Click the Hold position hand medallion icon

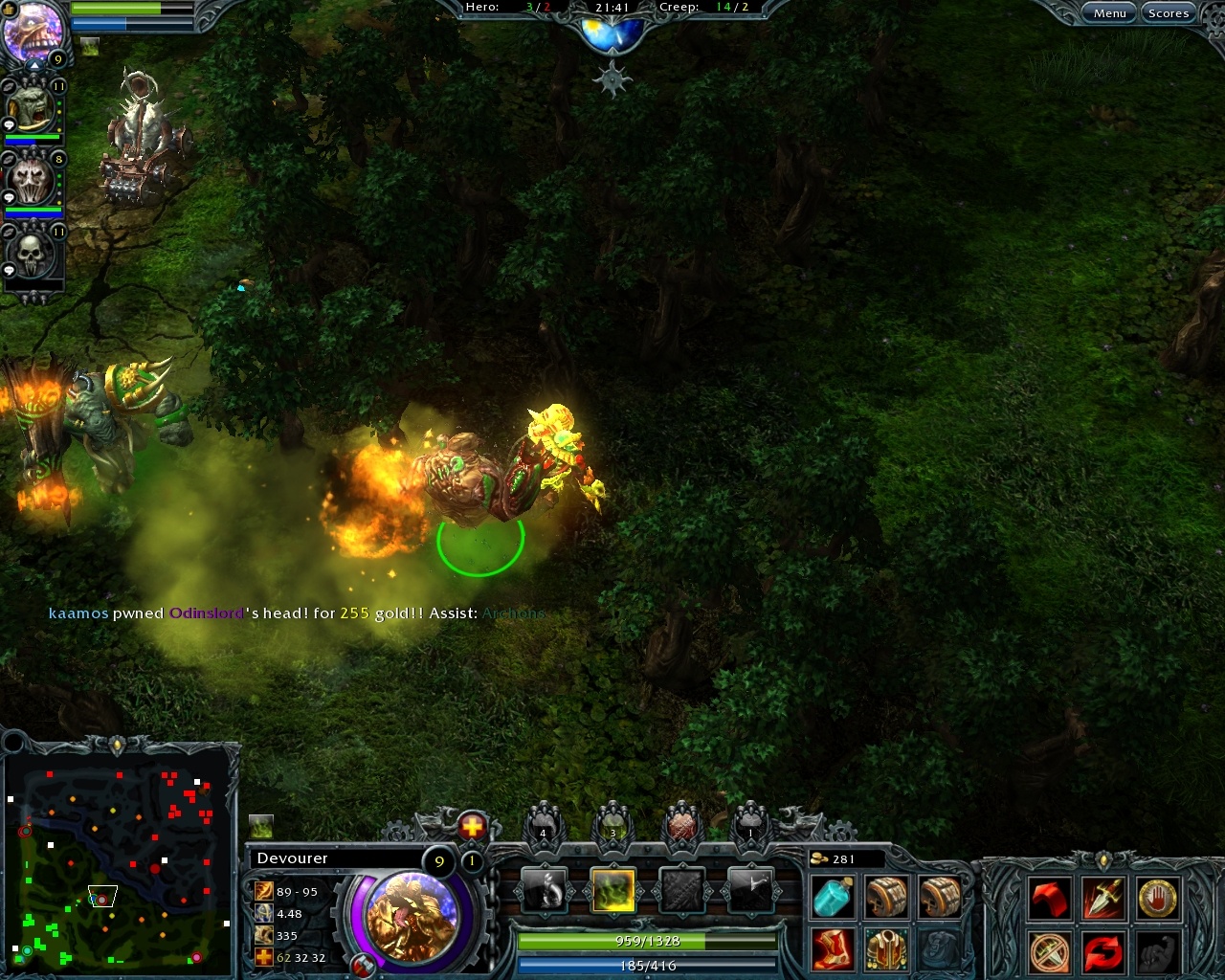(1159, 900)
